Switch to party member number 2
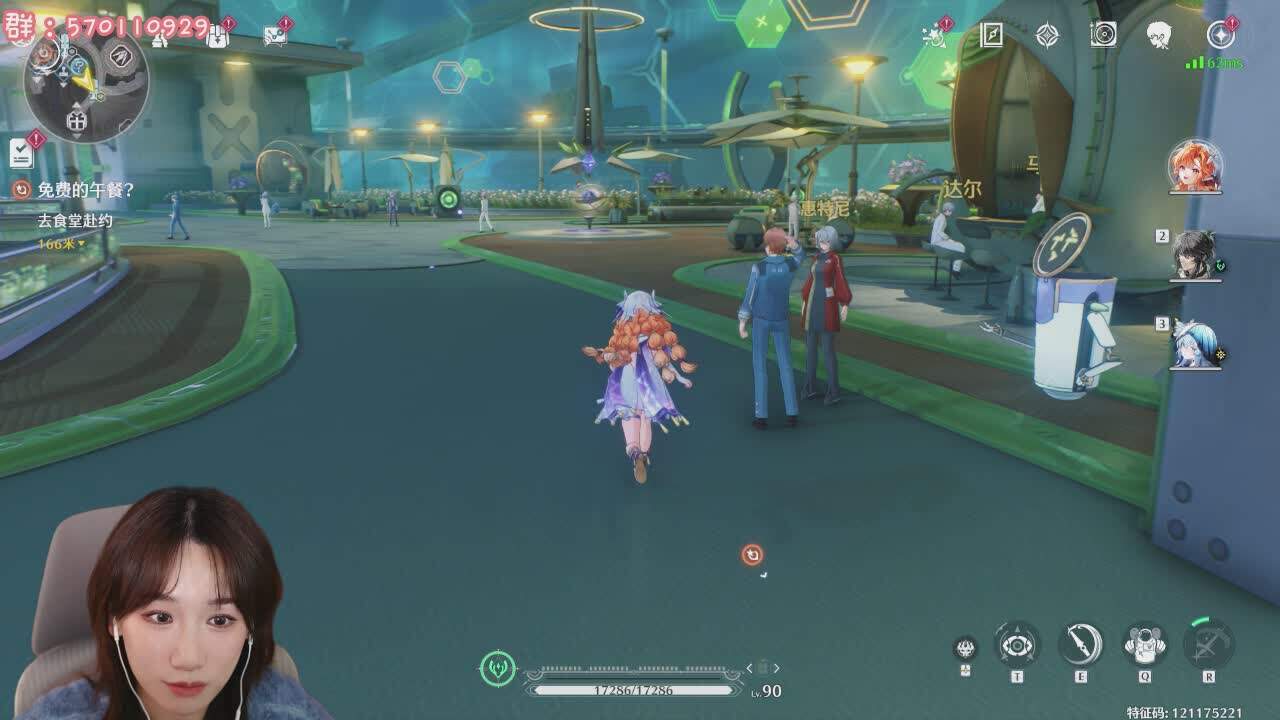 (x=1196, y=255)
